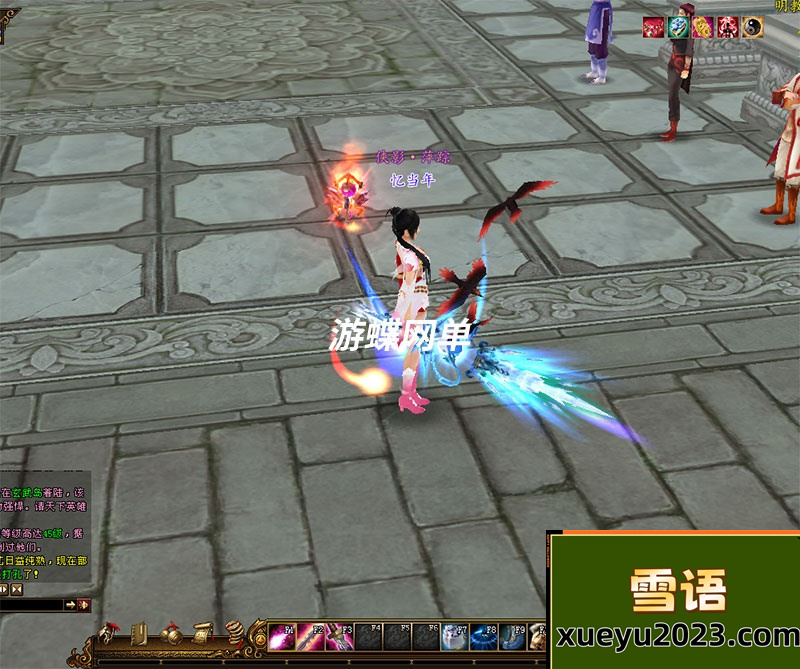Viewport: 800px width, 669px height.
Task: Select the red fireworks buff icon
Action: click(655, 27)
